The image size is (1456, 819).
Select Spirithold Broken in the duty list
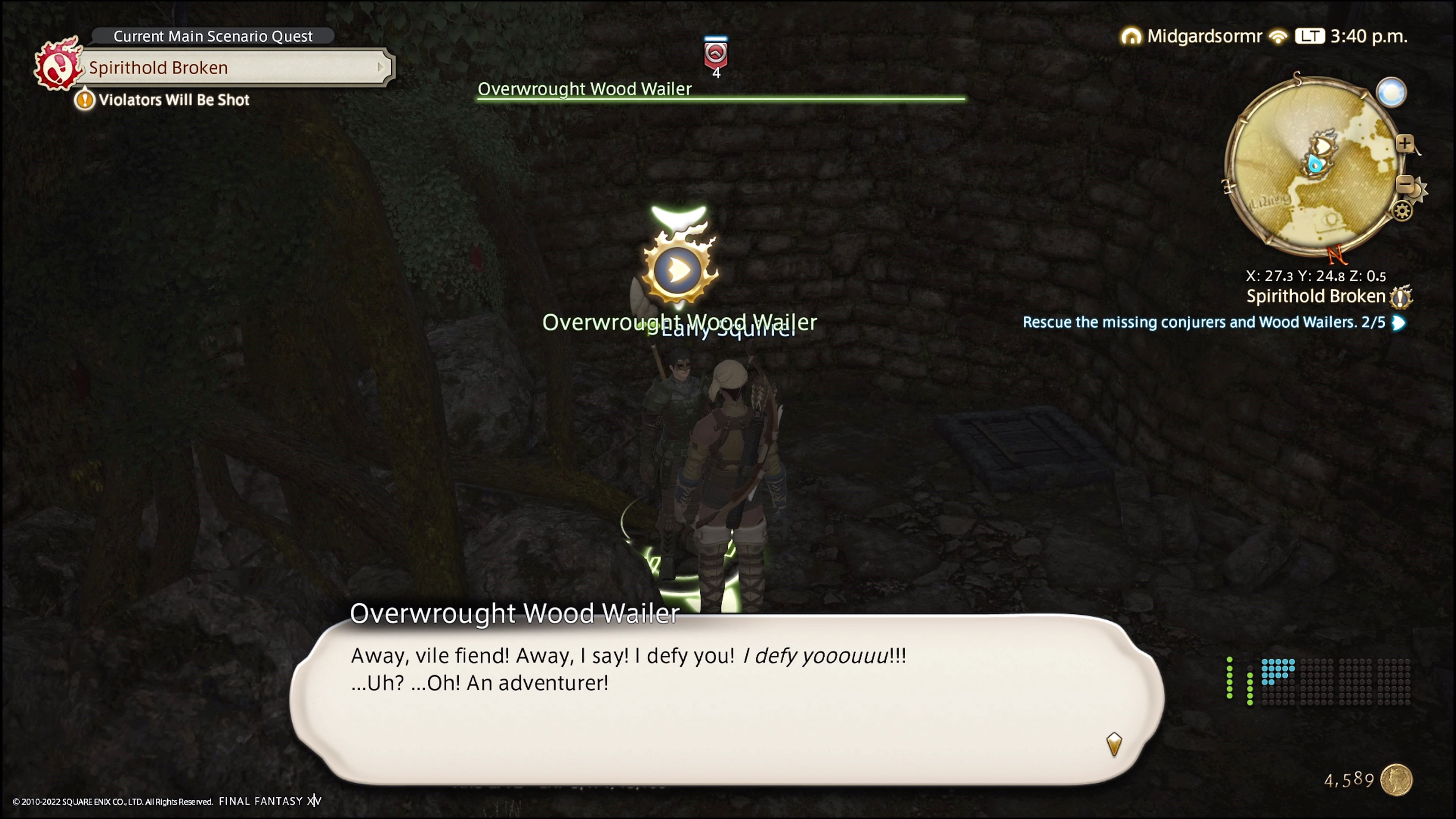pyautogui.click(x=1316, y=296)
